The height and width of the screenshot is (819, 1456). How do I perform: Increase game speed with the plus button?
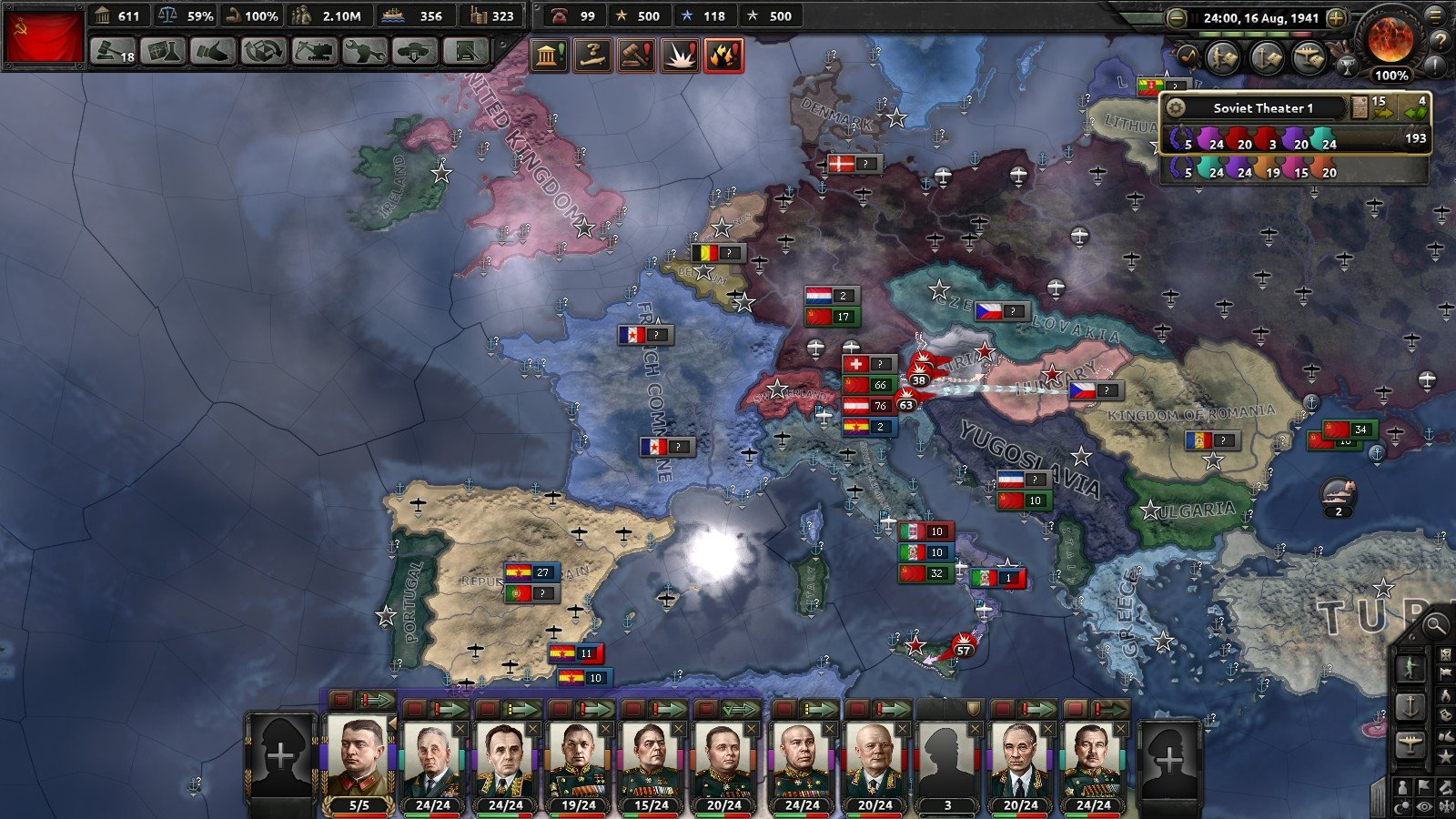(x=1336, y=17)
